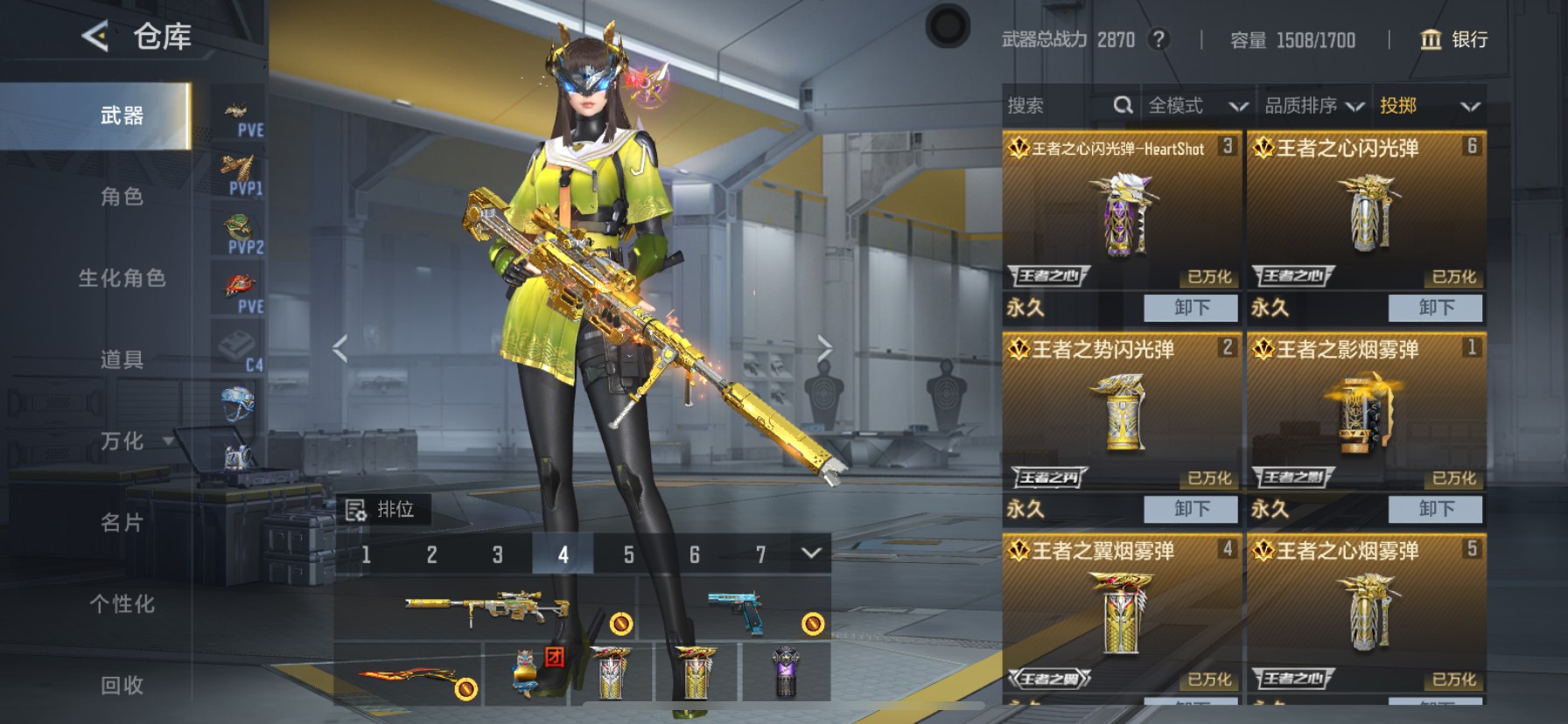Viewport: 1568px width, 724px height.
Task: Open the 品质排序 sort dropdown
Action: coord(1313,106)
